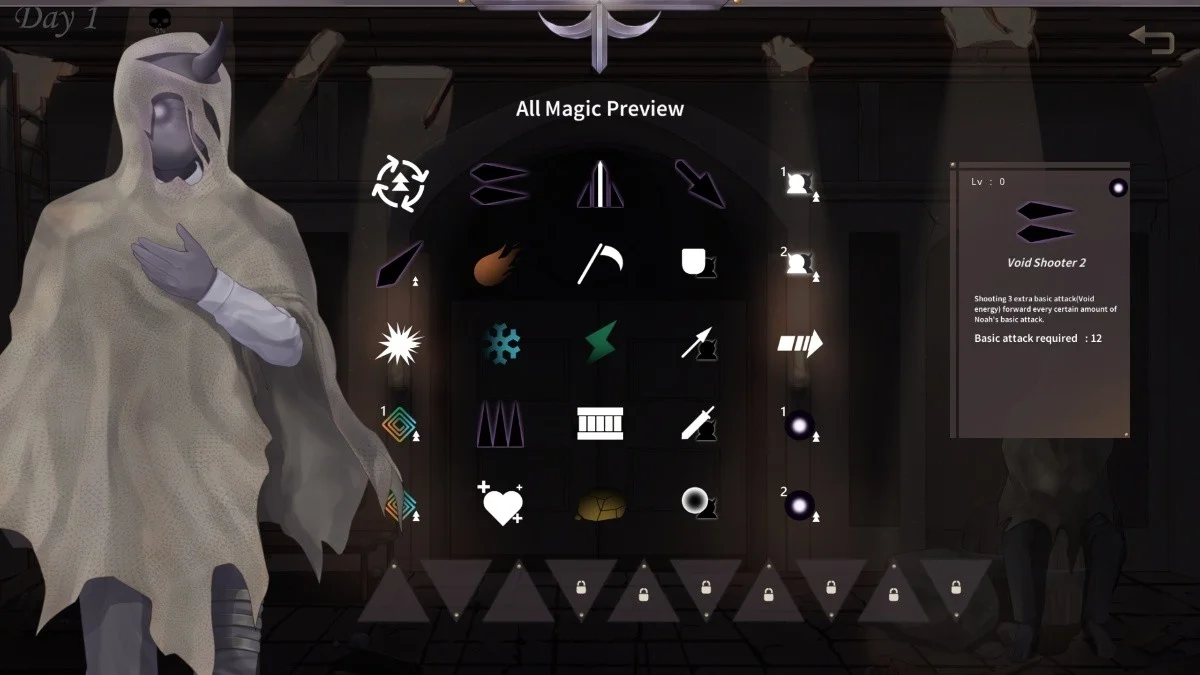Screen dimensions: 1200x675
Task: Click the tall spire blade magic icon
Action: 600,184
